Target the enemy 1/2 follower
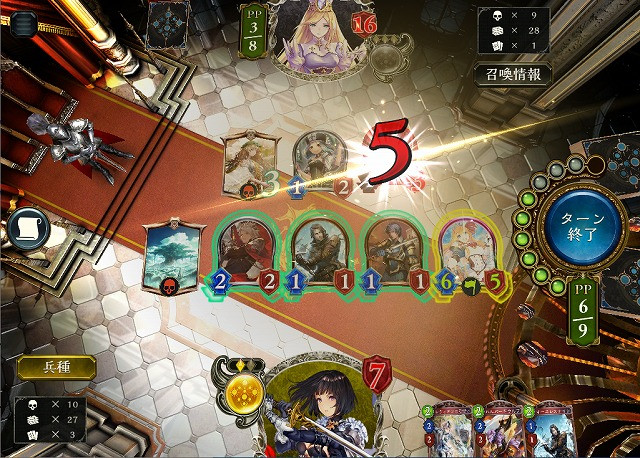 pos(320,160)
